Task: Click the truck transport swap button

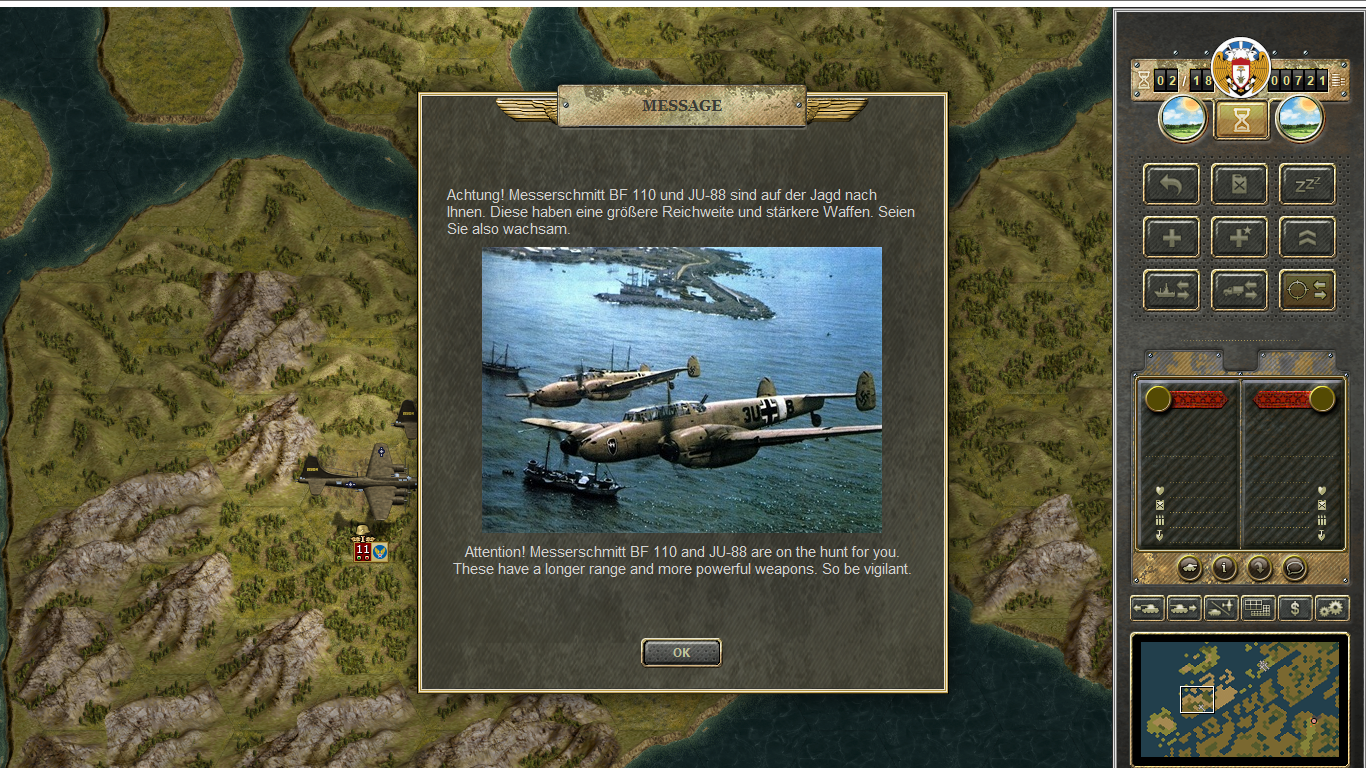Action: tap(1239, 290)
